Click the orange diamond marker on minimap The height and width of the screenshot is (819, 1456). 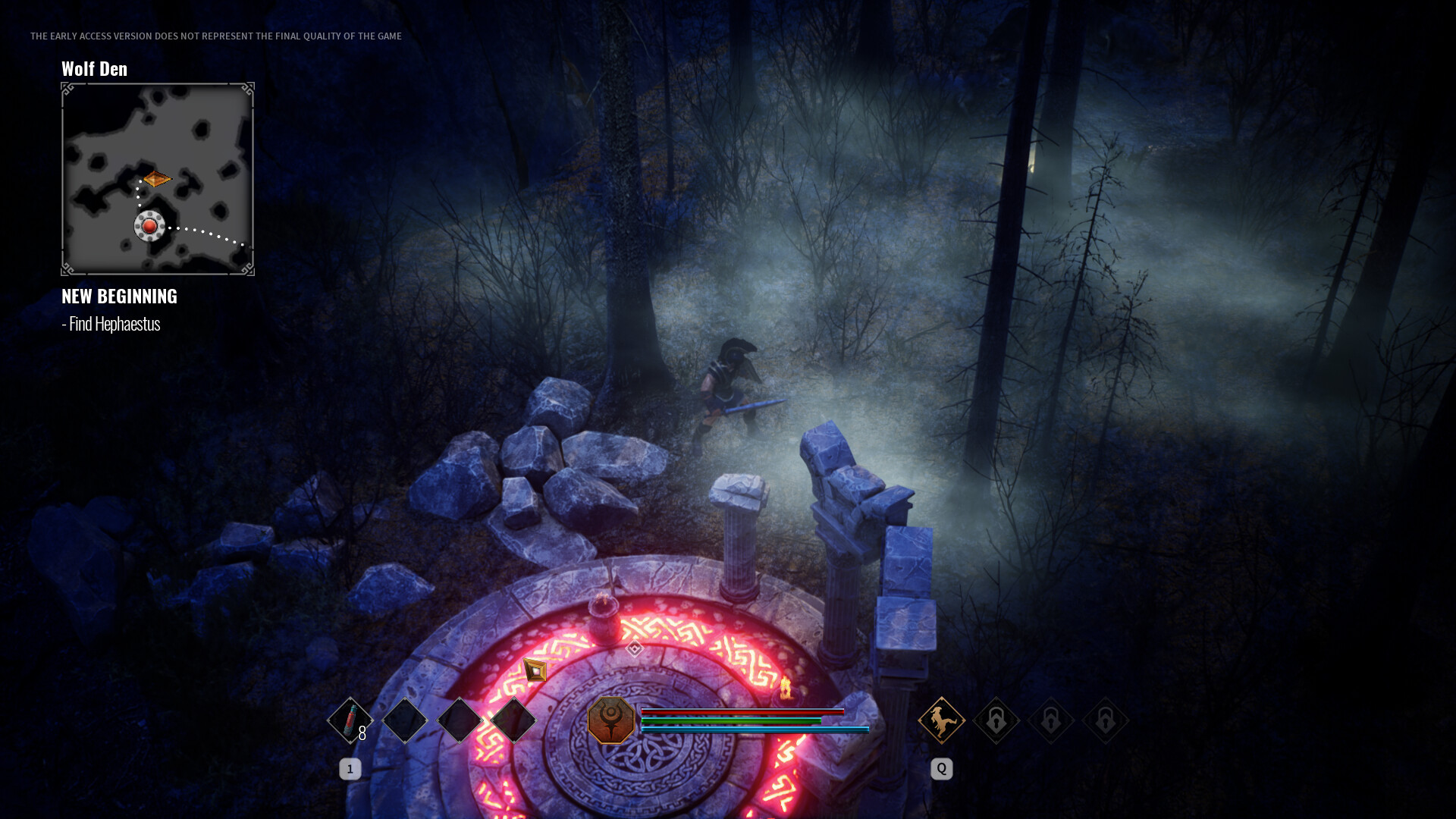(156, 179)
